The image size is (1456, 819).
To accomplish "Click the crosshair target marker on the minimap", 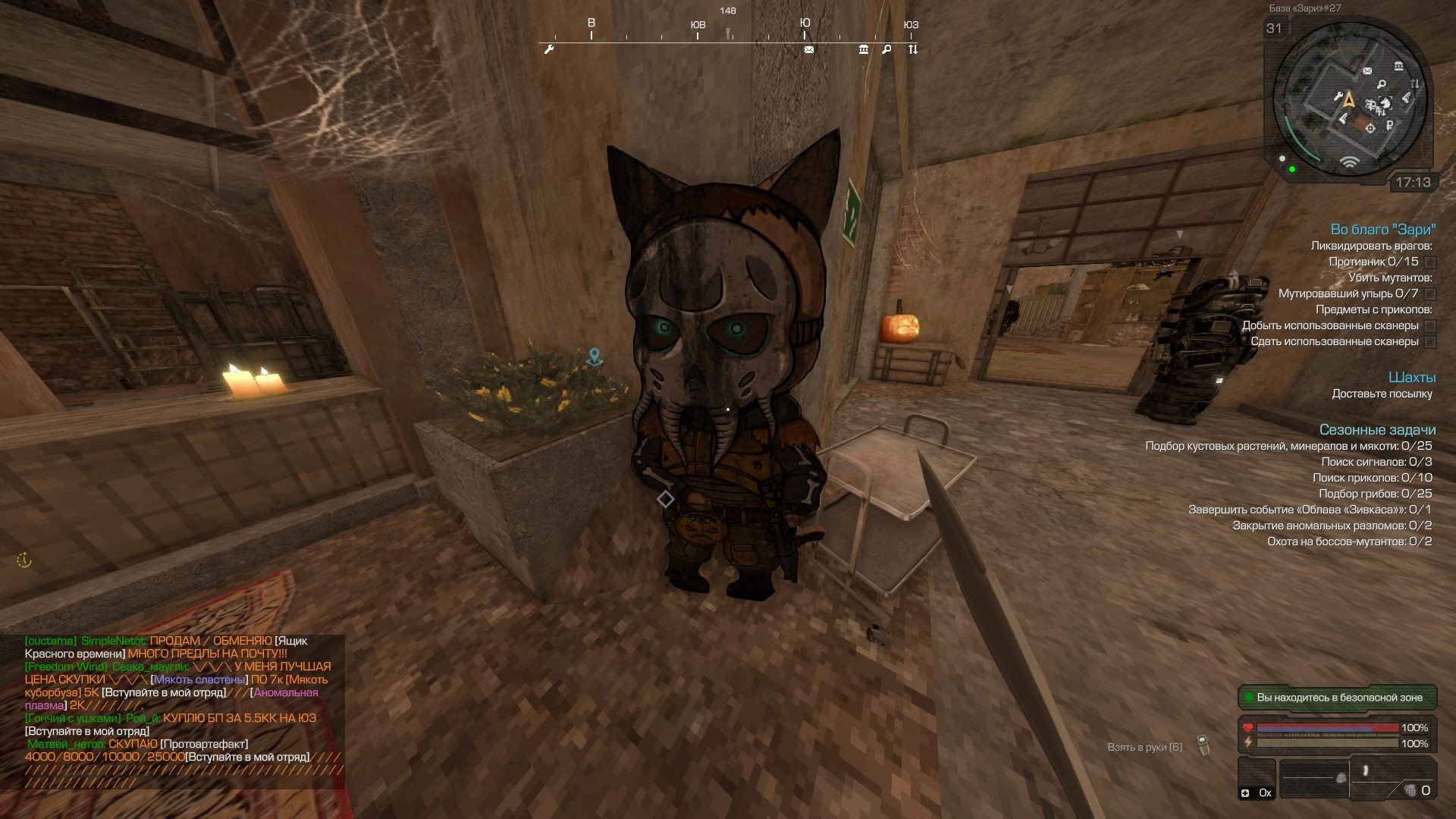I will coord(1370,128).
